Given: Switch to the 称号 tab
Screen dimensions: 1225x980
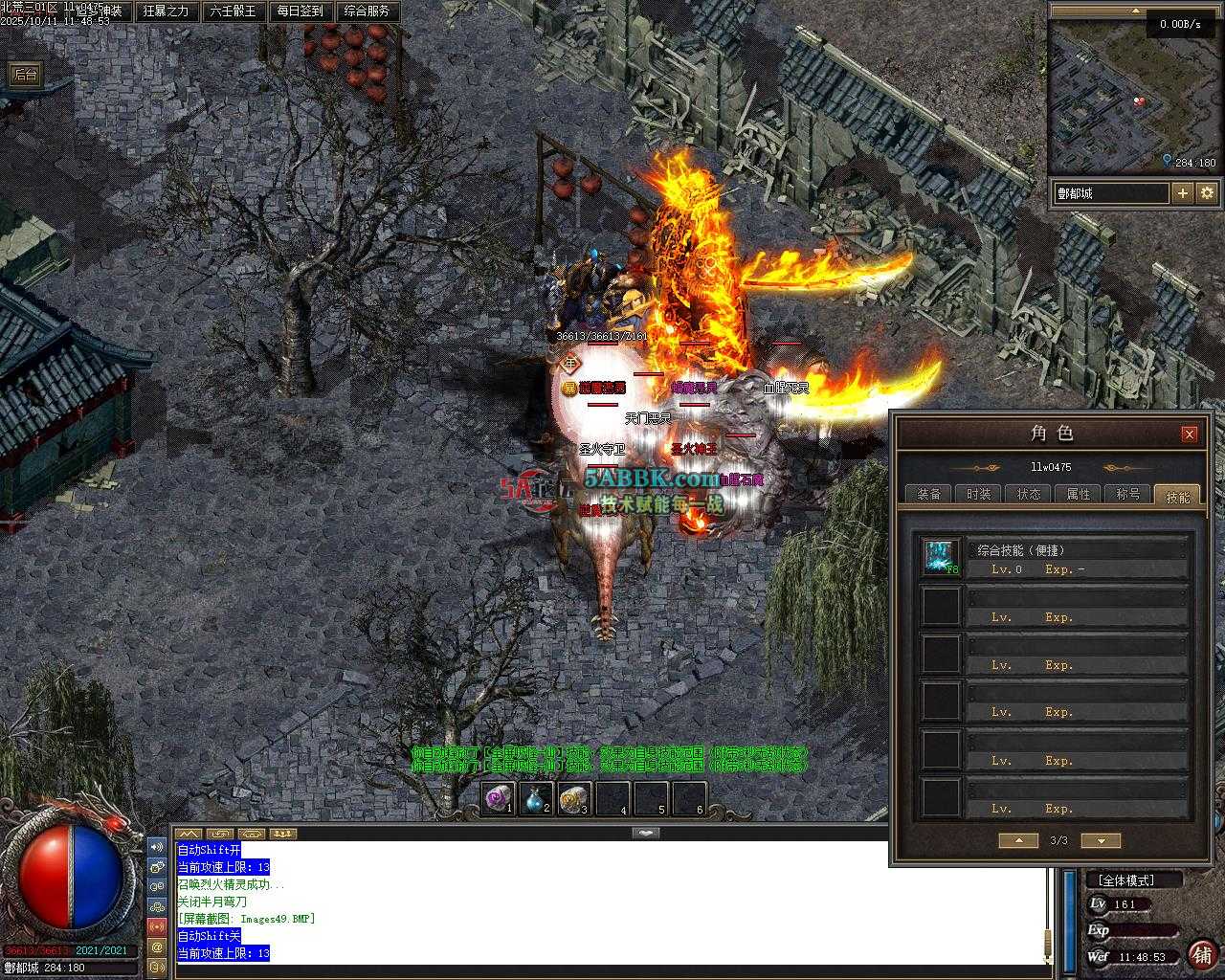Looking at the screenshot, I should [x=1128, y=494].
